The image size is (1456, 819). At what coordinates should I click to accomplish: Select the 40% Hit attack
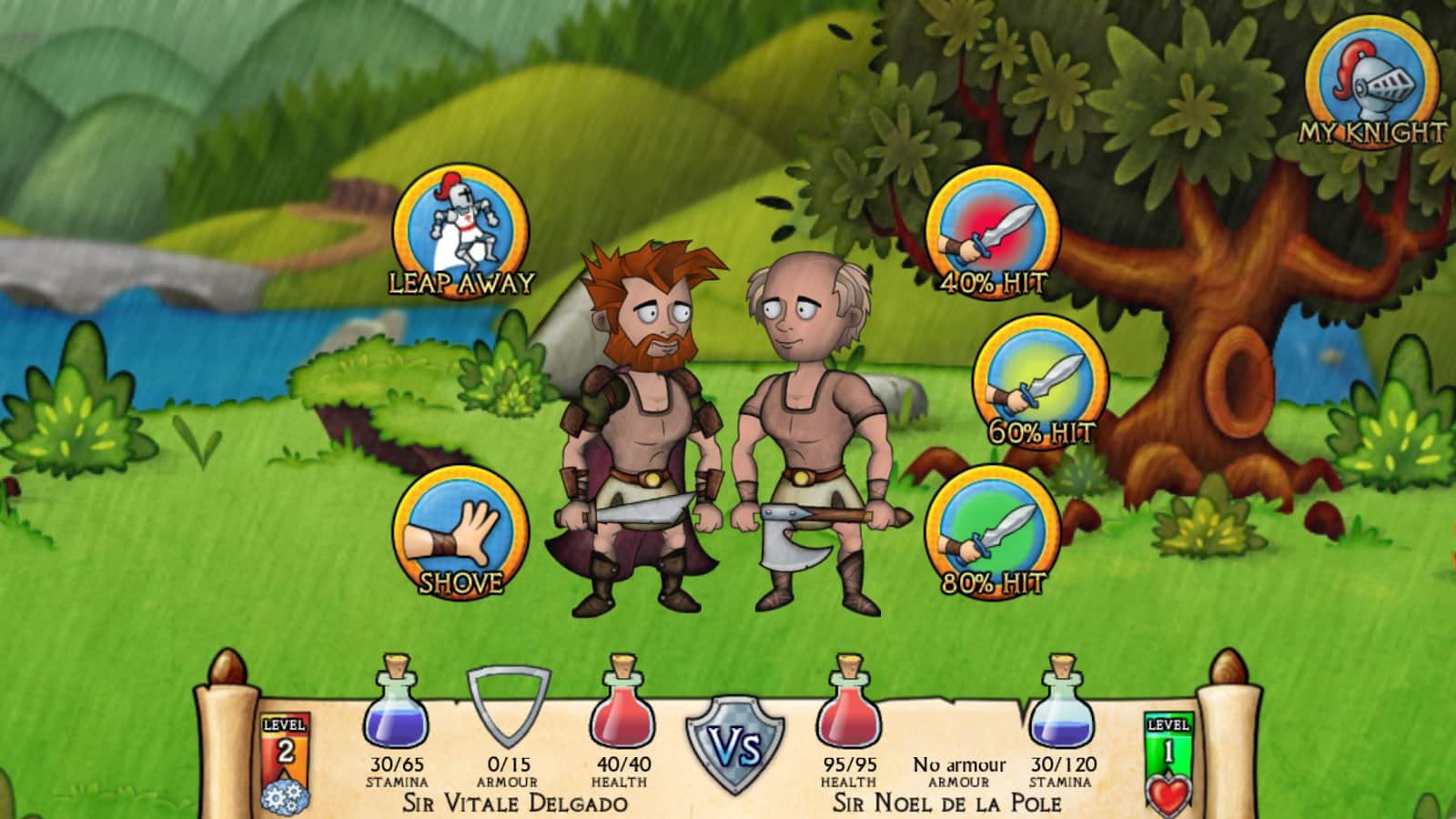pos(990,235)
